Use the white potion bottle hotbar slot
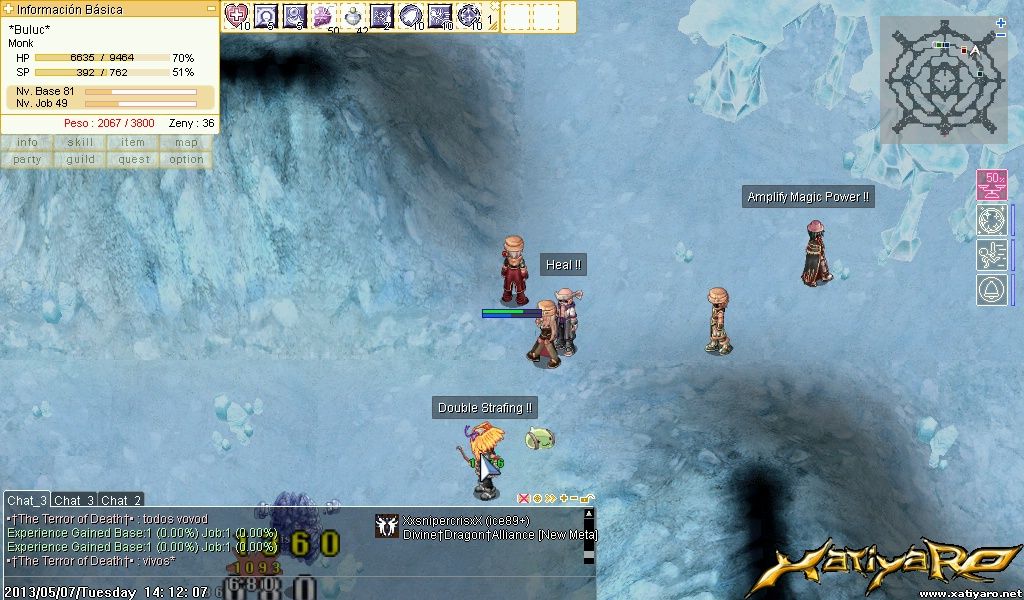The width and height of the screenshot is (1024, 600). coord(352,15)
